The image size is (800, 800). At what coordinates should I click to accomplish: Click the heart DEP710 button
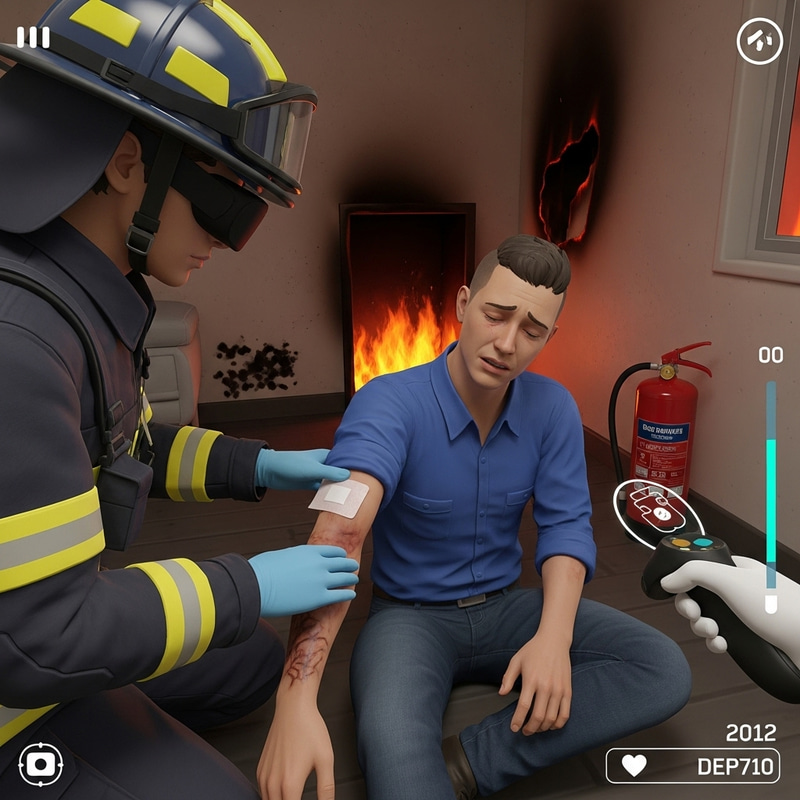692,766
